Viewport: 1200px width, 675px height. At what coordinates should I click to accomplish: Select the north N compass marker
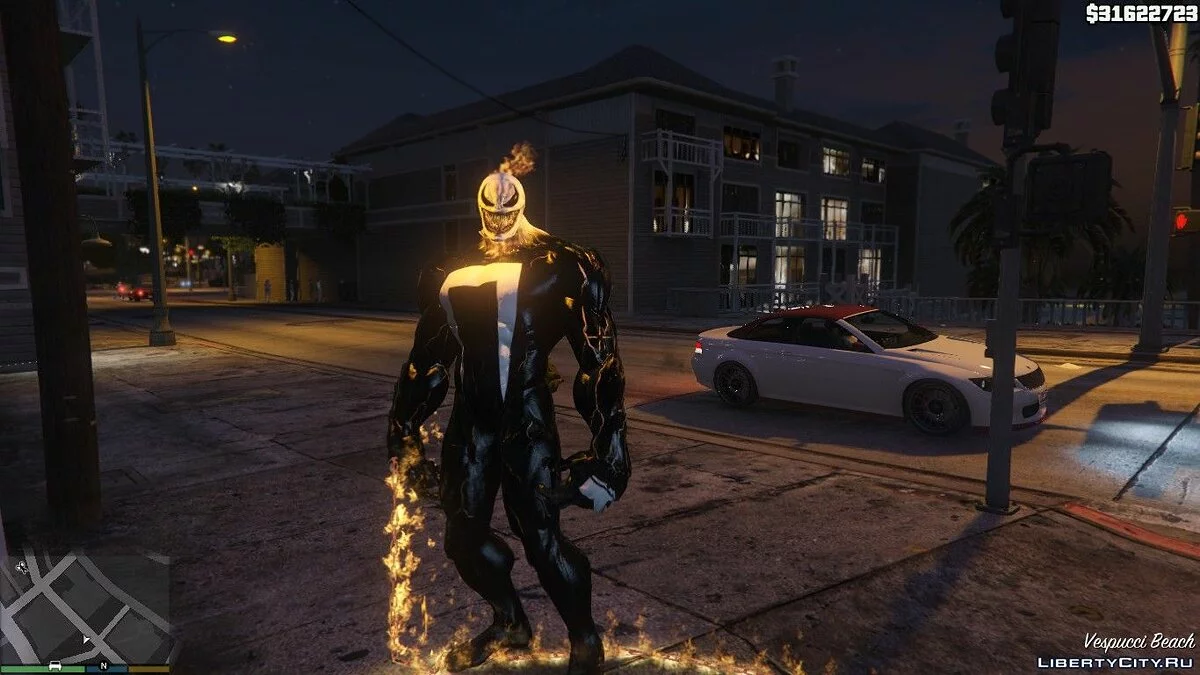[103, 665]
